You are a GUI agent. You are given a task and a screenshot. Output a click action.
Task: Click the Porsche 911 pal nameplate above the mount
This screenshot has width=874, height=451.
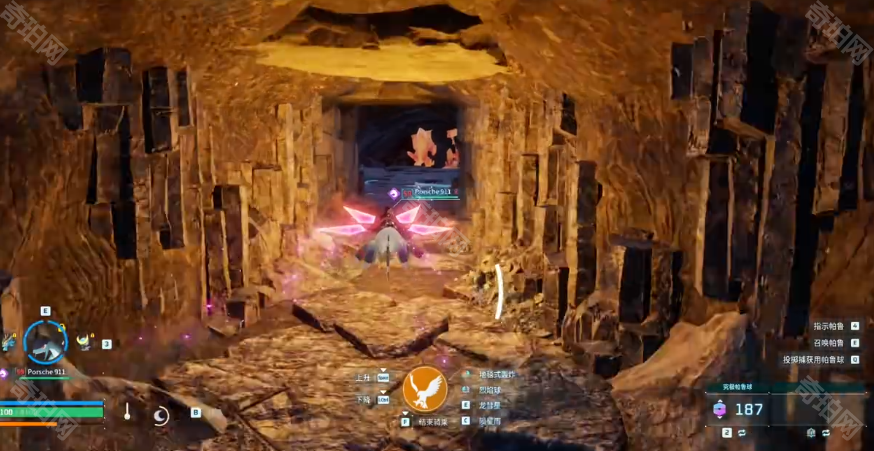tap(432, 191)
